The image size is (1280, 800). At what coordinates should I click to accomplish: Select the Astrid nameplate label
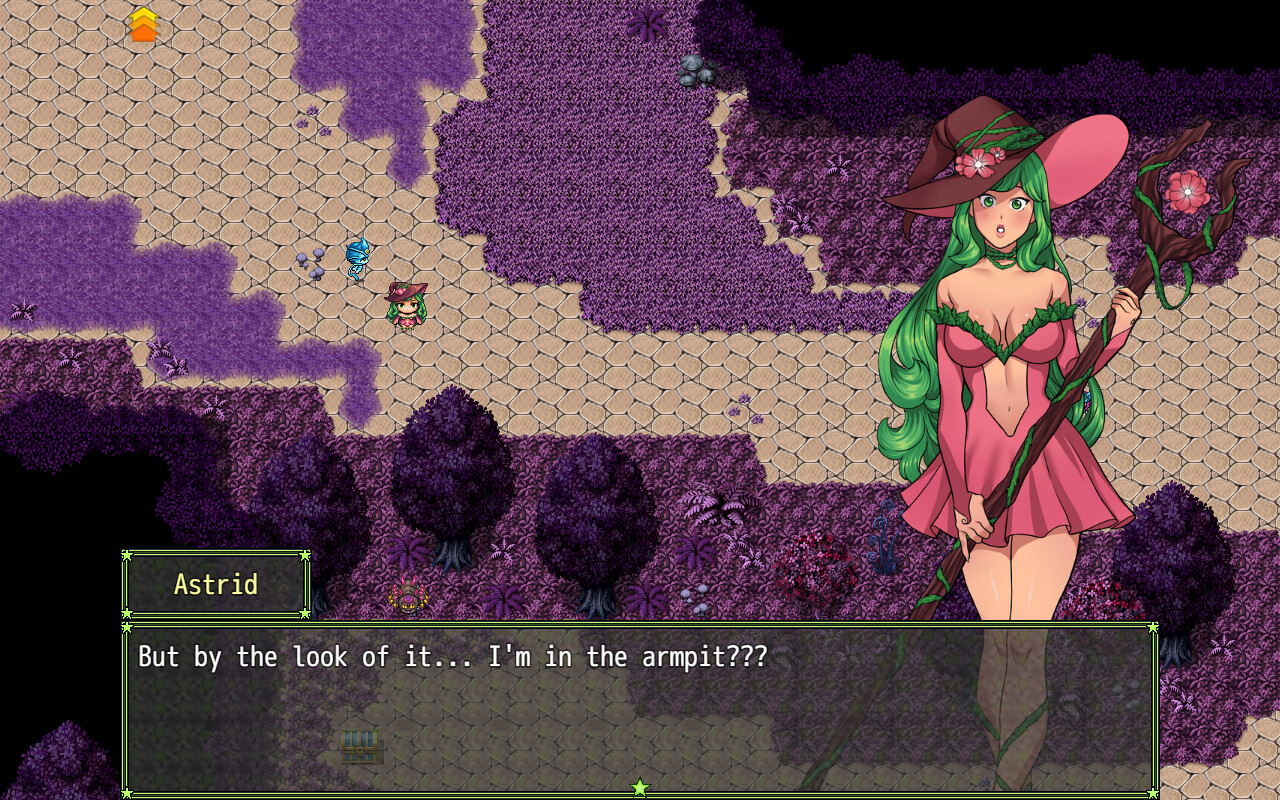coord(215,584)
